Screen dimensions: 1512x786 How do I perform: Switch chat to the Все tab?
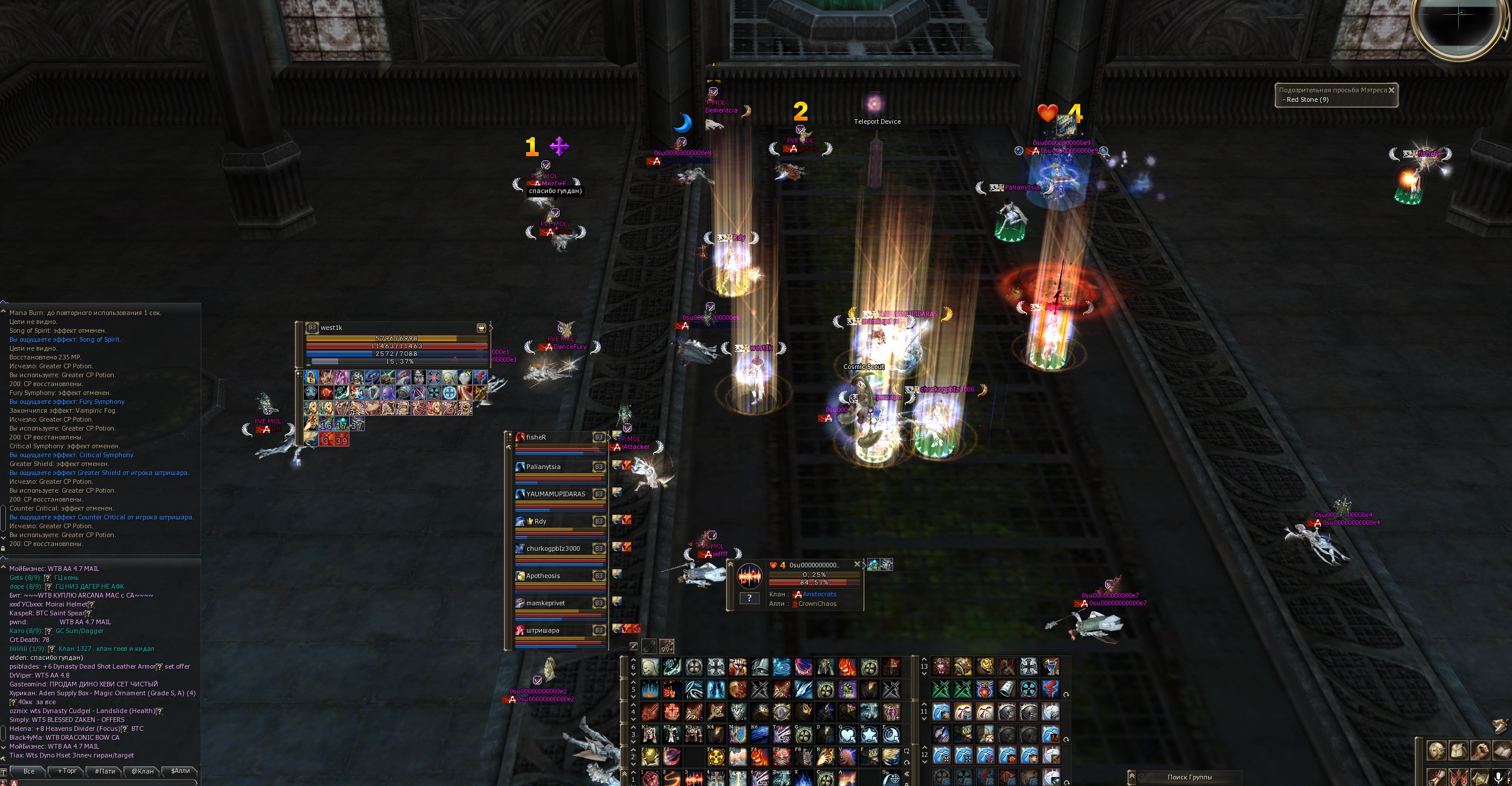click(x=29, y=771)
